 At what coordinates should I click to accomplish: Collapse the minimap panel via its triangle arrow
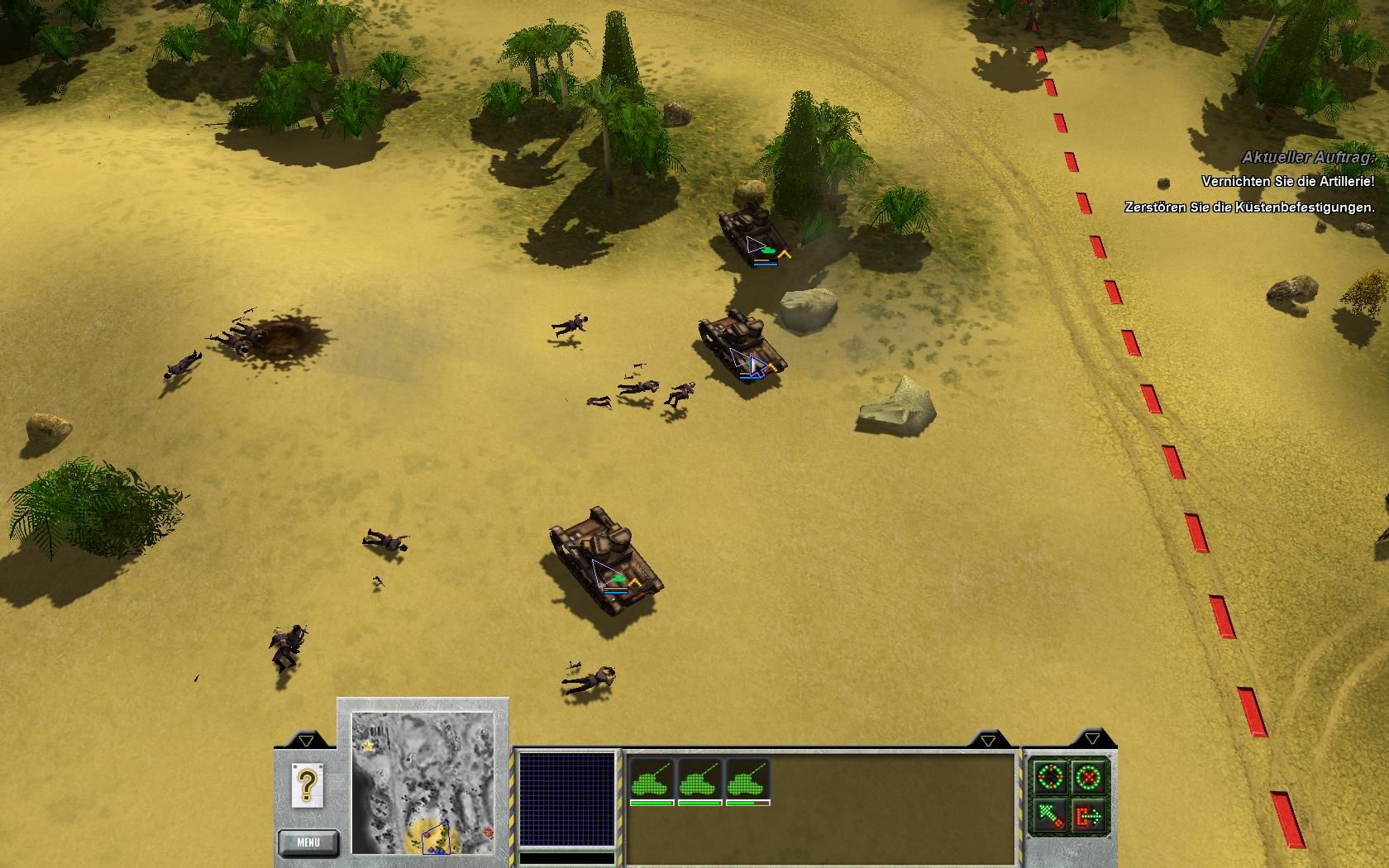(306, 741)
